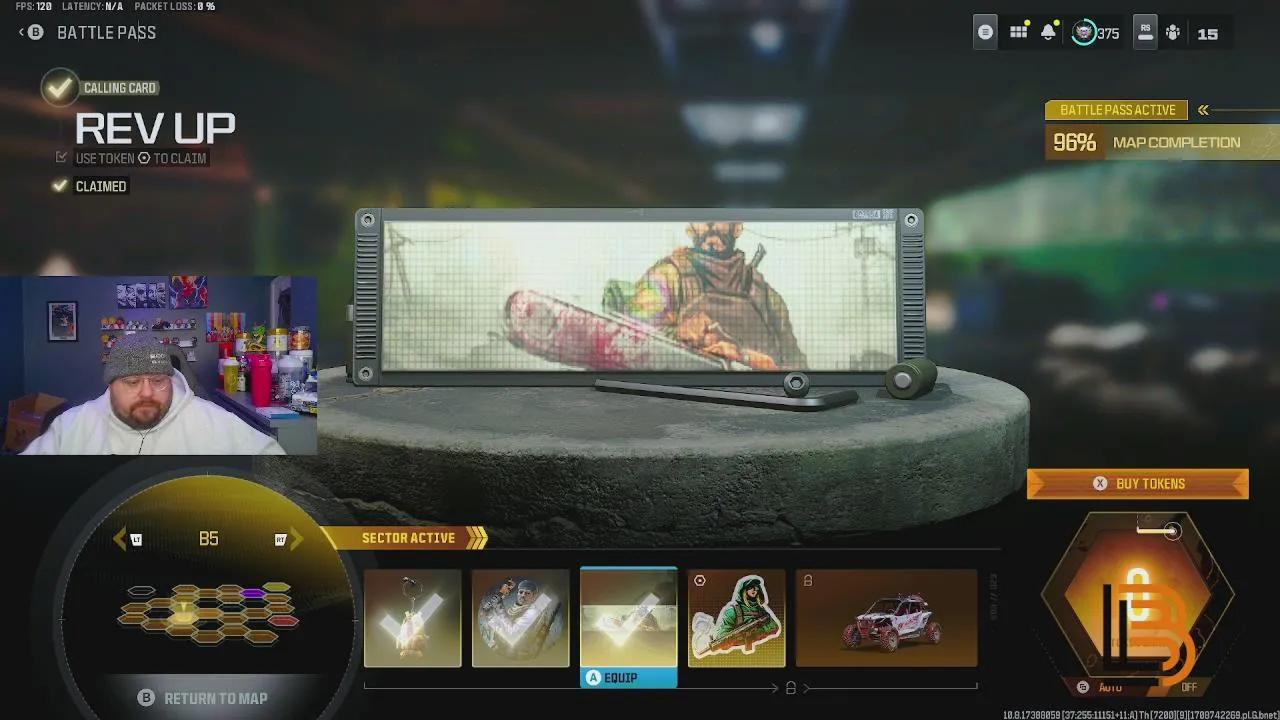1280x720 pixels.
Task: Click the party members count icon
Action: [1209, 33]
